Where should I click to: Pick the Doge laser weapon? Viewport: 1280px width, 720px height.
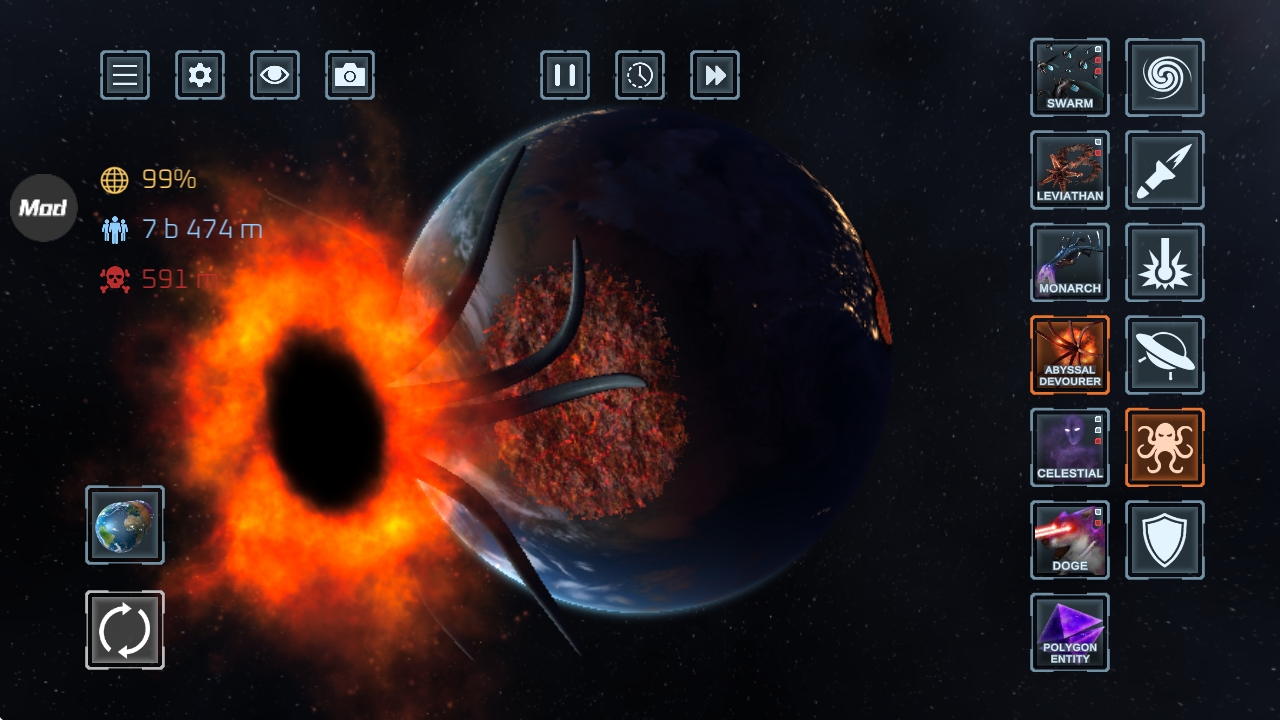[x=1070, y=540]
